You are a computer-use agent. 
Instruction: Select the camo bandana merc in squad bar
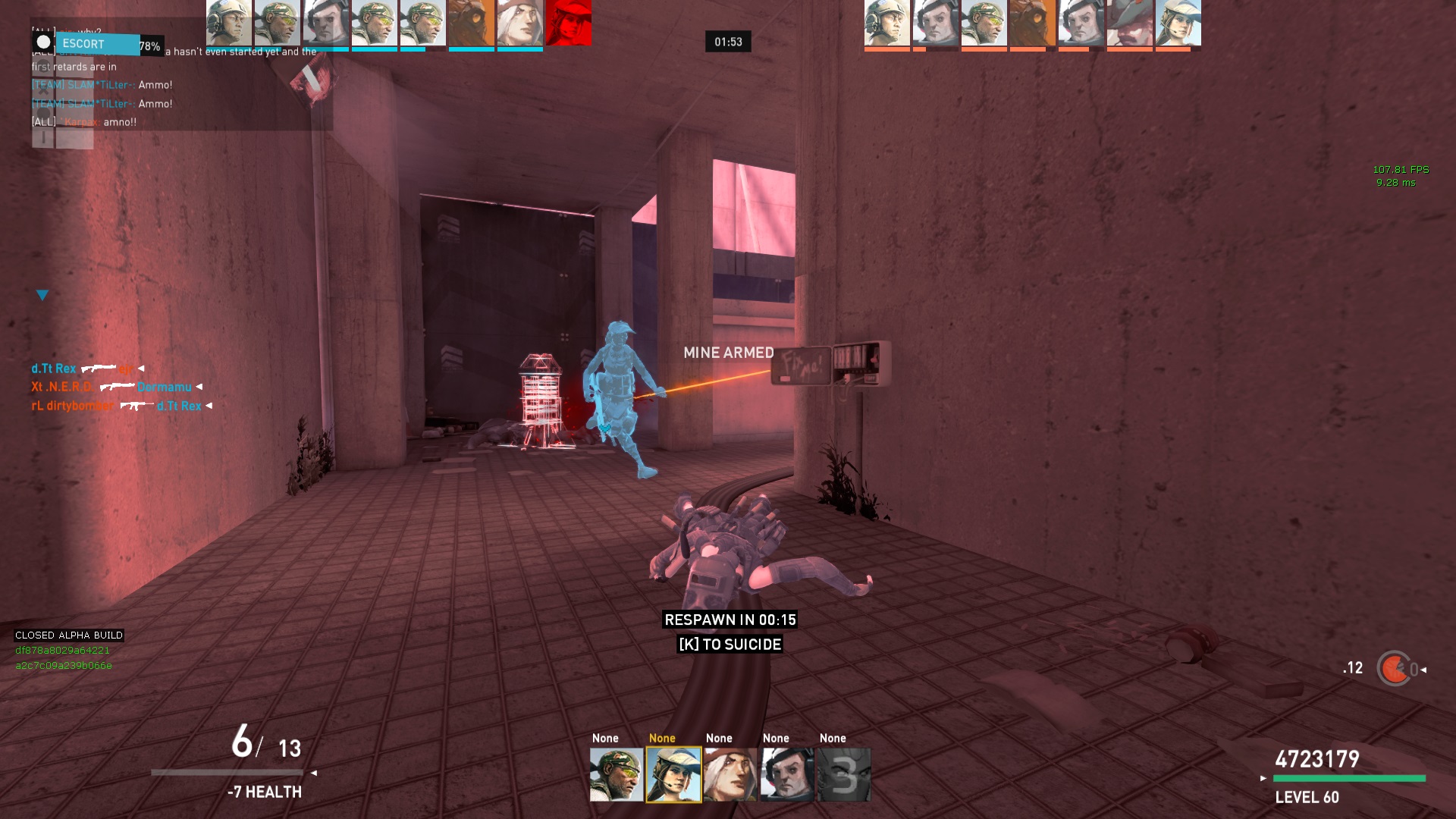tap(616, 774)
